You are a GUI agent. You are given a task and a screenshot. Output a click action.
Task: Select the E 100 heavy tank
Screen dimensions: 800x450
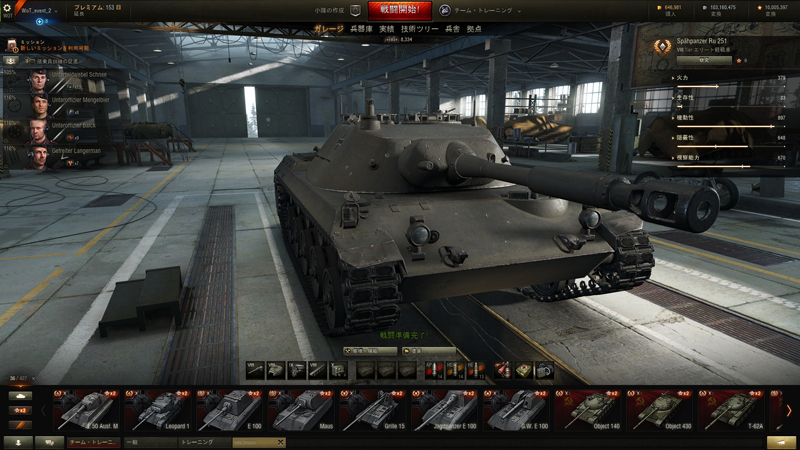pos(230,410)
